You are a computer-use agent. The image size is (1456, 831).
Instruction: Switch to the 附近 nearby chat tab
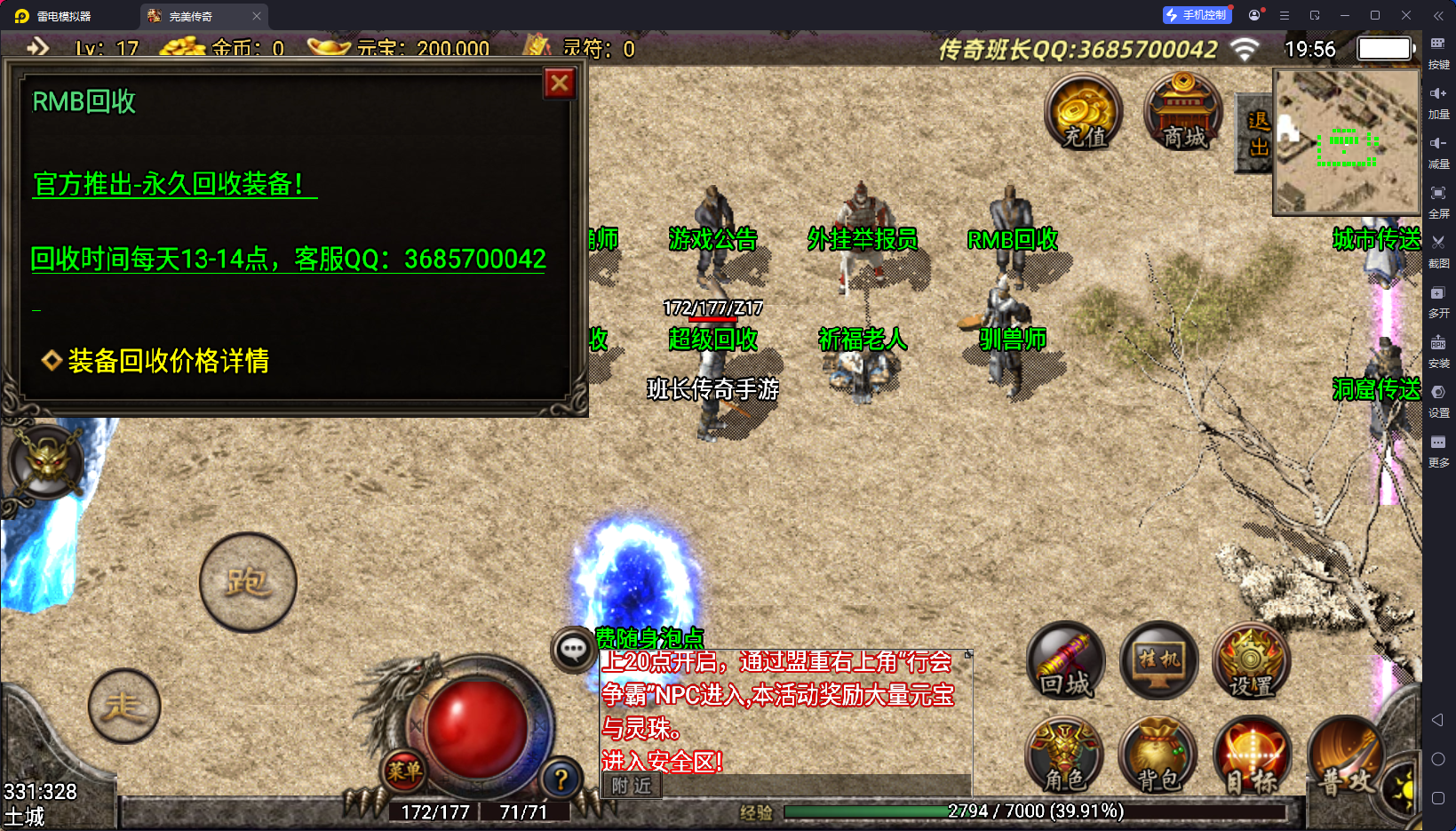click(632, 786)
